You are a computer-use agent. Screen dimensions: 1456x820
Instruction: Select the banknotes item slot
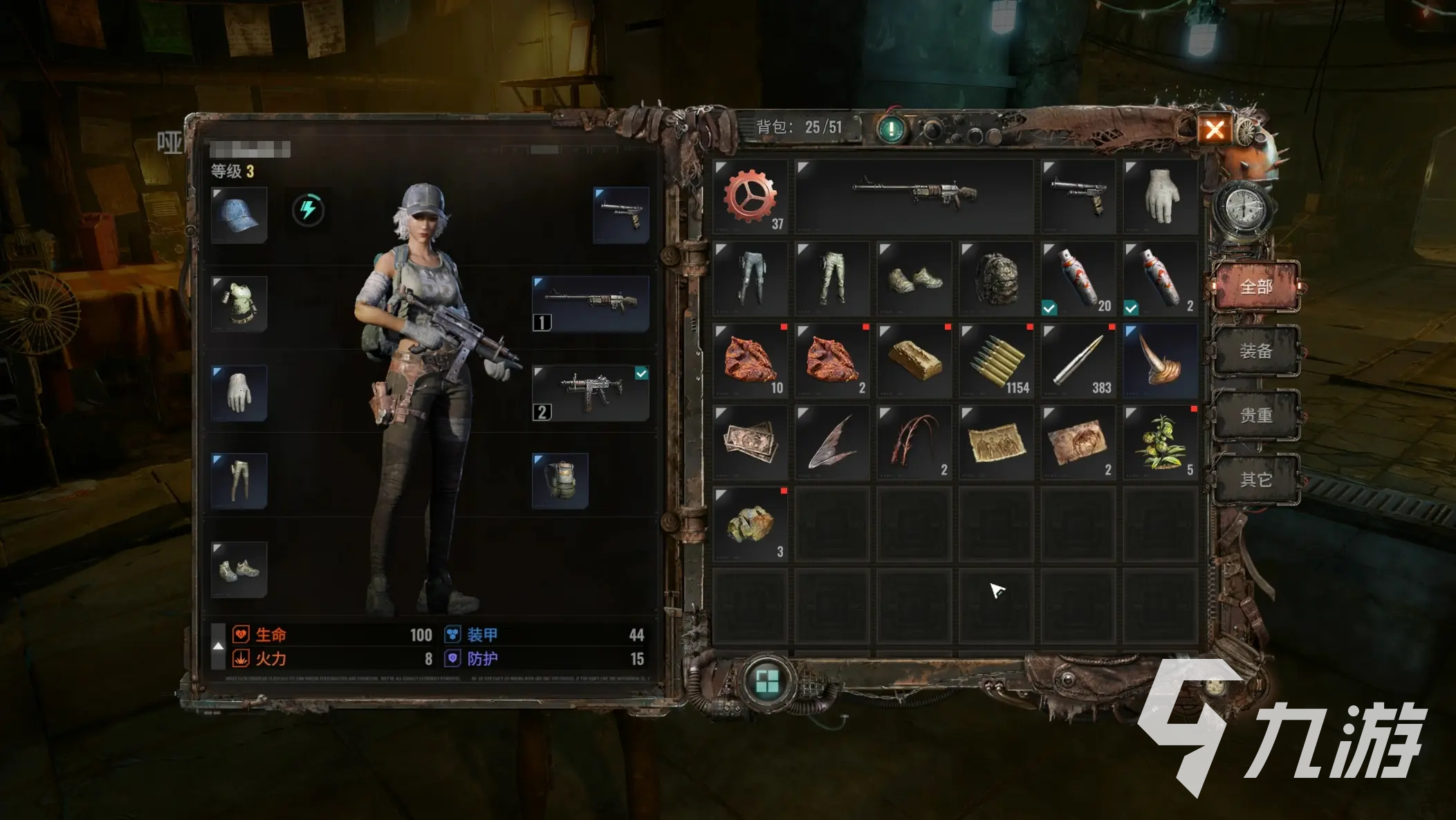coord(750,442)
